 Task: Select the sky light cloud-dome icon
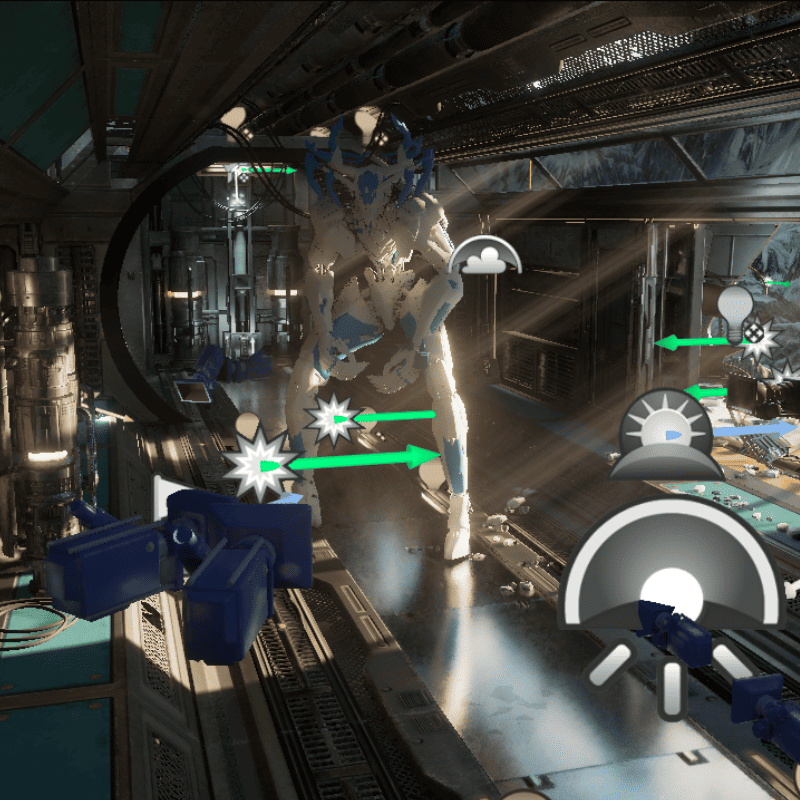point(485,257)
